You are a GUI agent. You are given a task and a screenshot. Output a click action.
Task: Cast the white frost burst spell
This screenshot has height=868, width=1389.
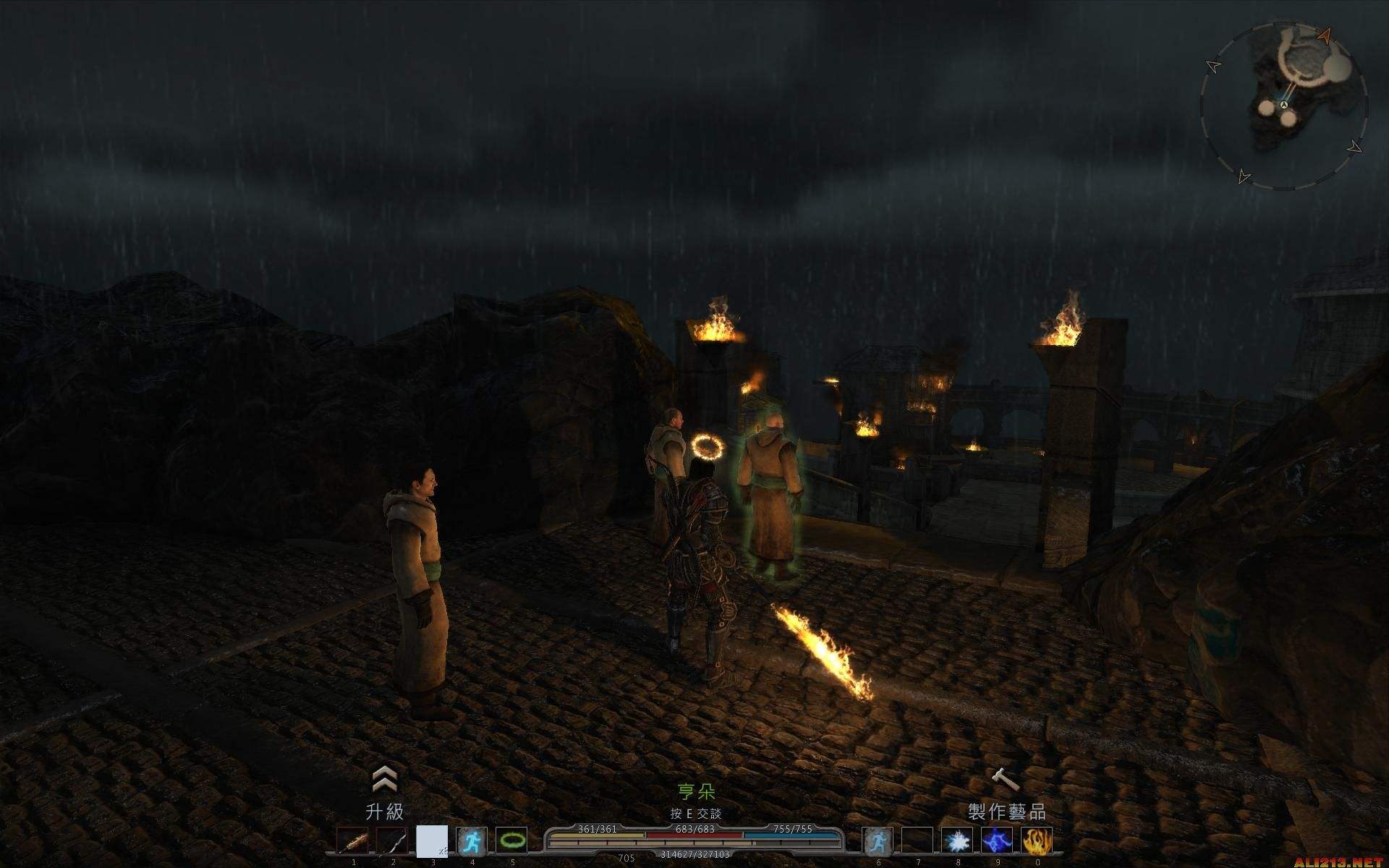[x=957, y=842]
